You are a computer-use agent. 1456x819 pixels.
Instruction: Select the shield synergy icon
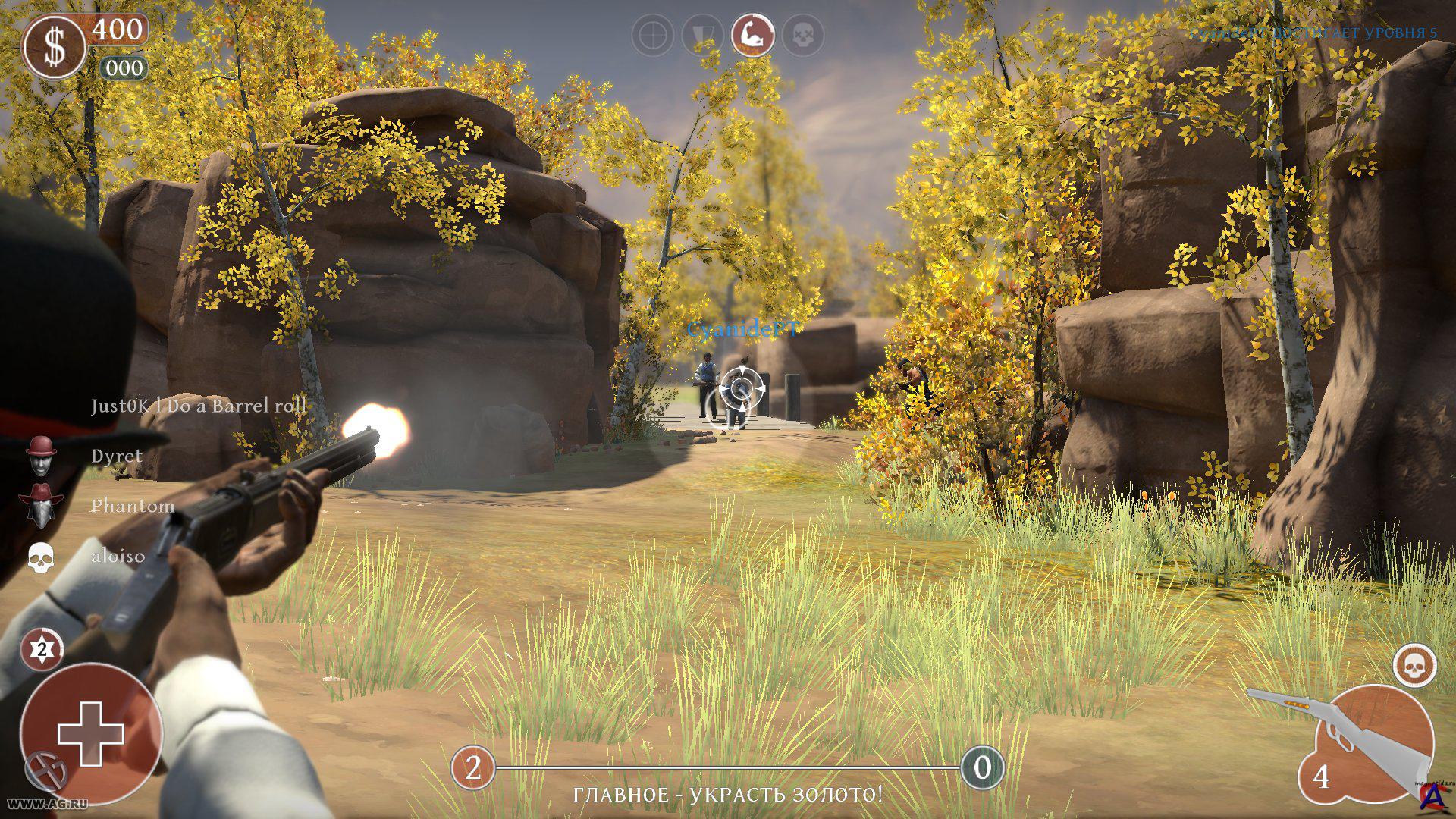click(x=702, y=35)
